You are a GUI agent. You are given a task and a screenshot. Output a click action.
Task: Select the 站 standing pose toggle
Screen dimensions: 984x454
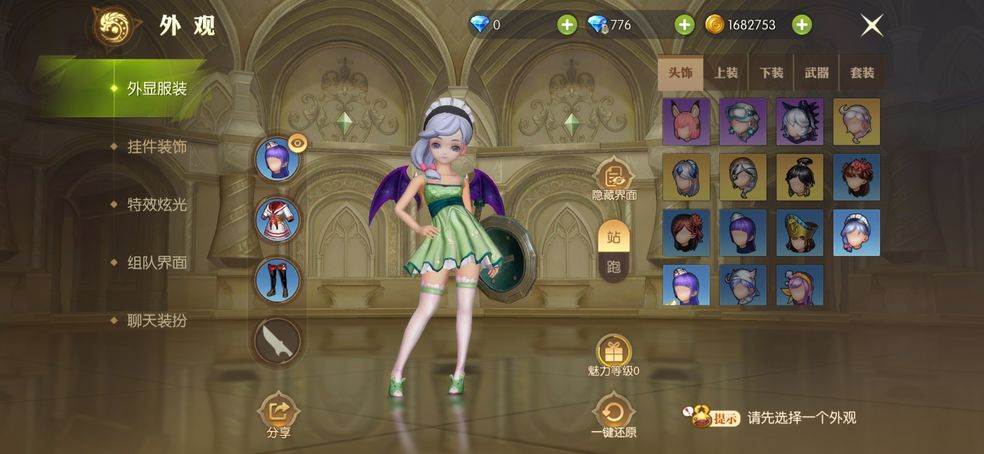pos(614,237)
